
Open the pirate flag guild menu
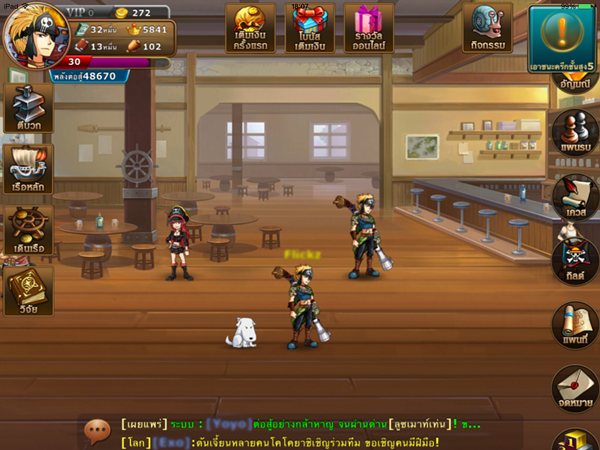pos(574,258)
